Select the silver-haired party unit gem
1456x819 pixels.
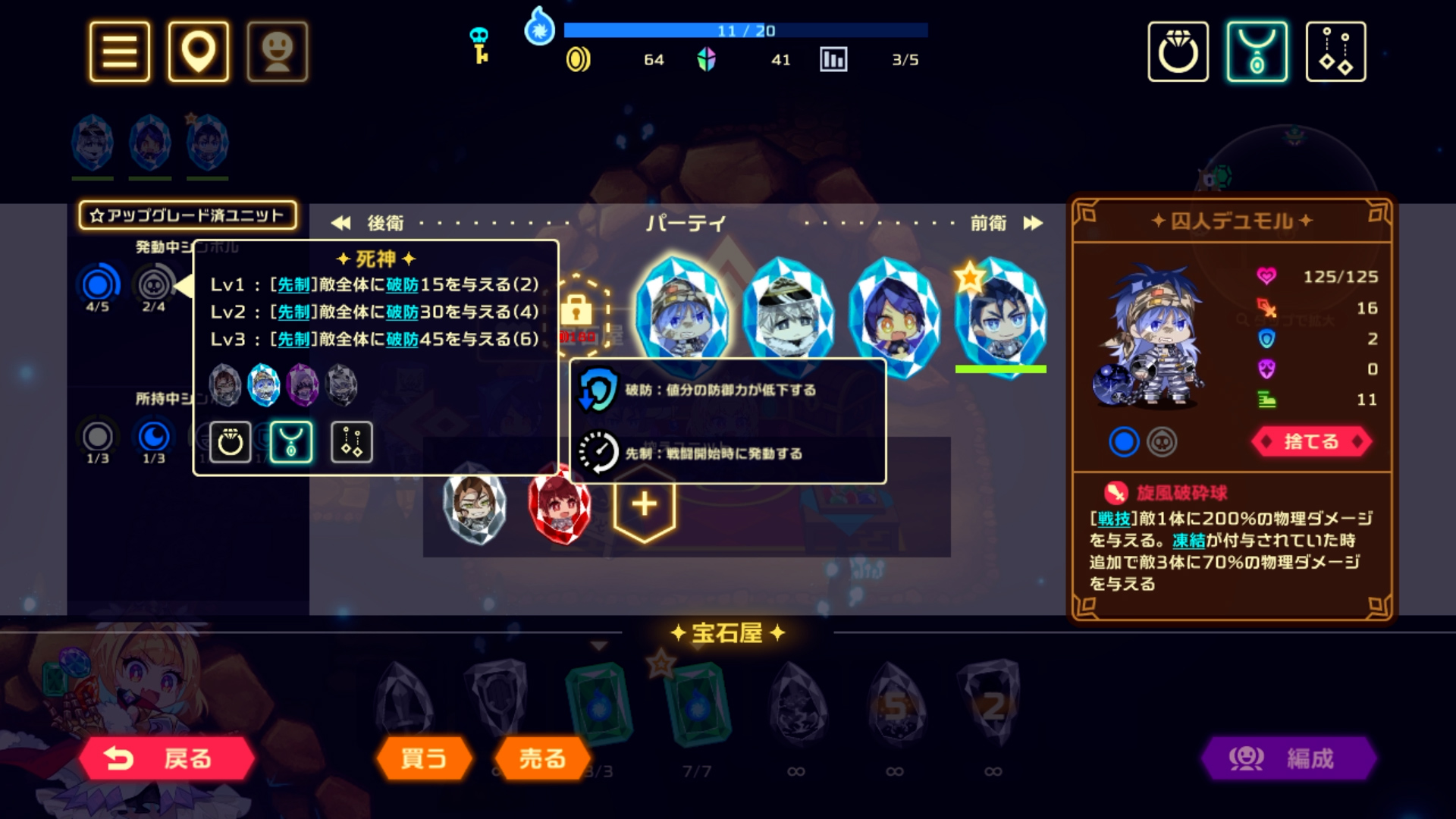tap(788, 315)
